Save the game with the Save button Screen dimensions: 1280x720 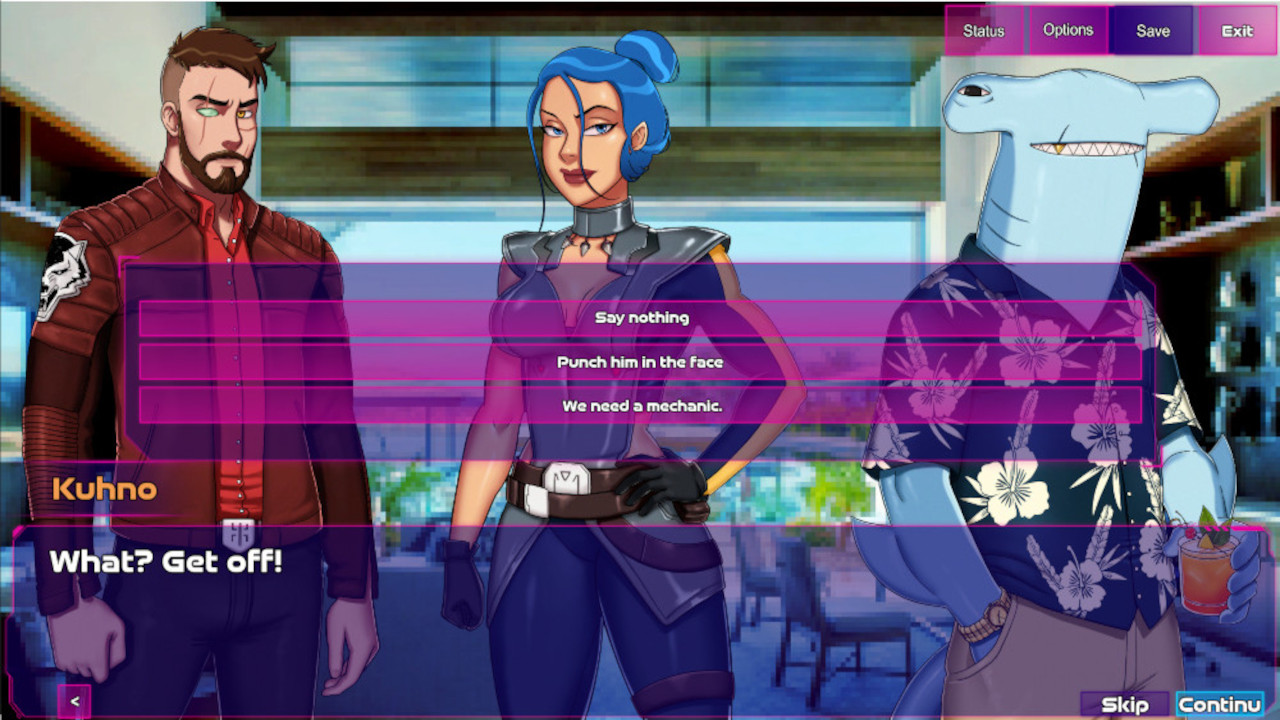1152,31
